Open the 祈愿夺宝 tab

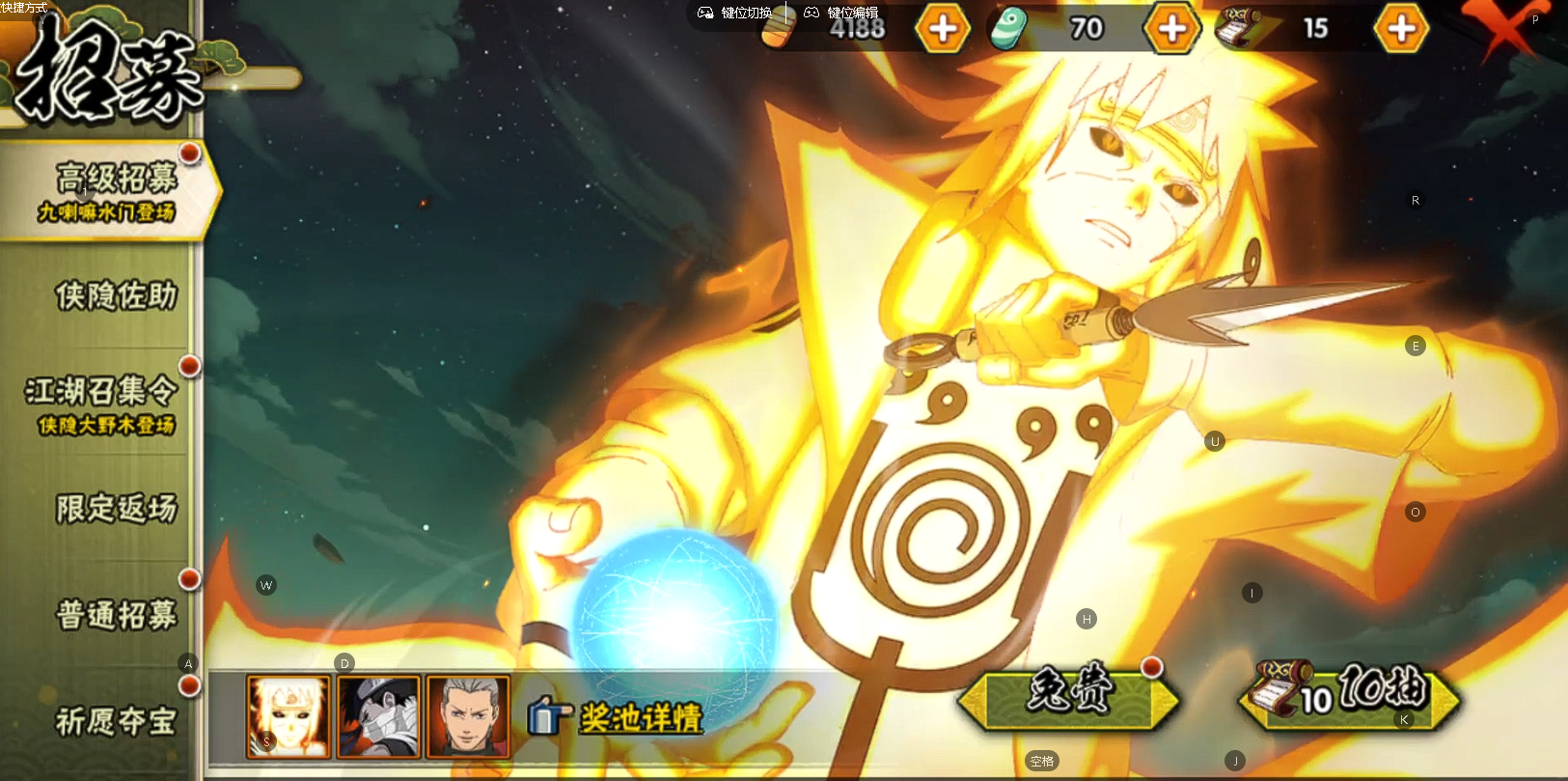click(116, 720)
